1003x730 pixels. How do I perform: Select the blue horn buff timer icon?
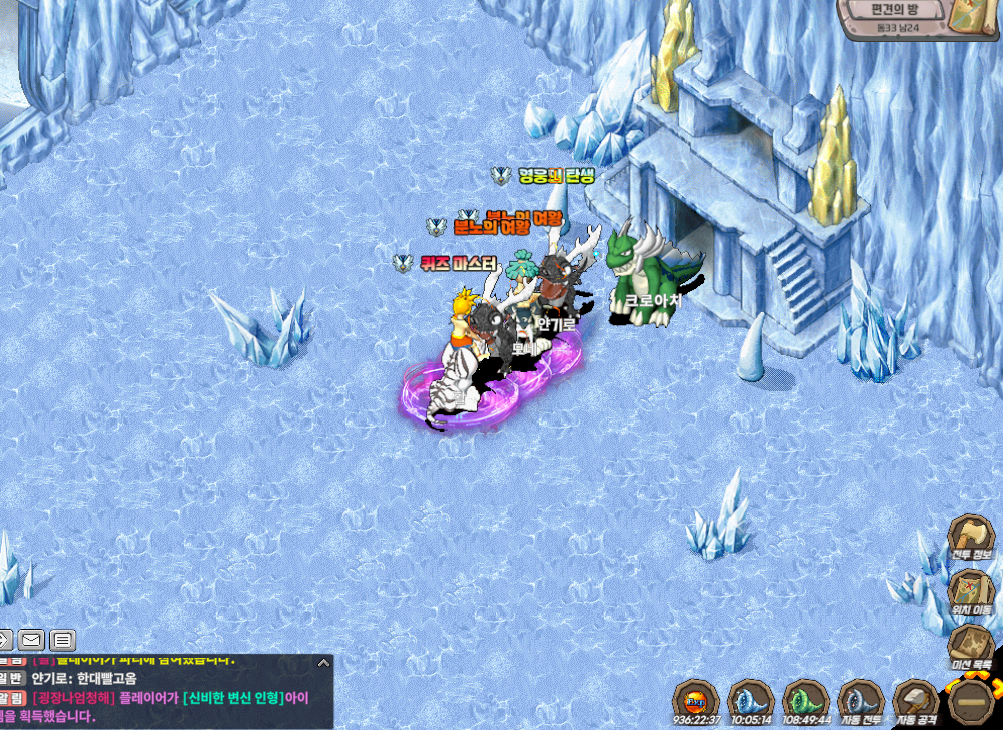coord(750,699)
